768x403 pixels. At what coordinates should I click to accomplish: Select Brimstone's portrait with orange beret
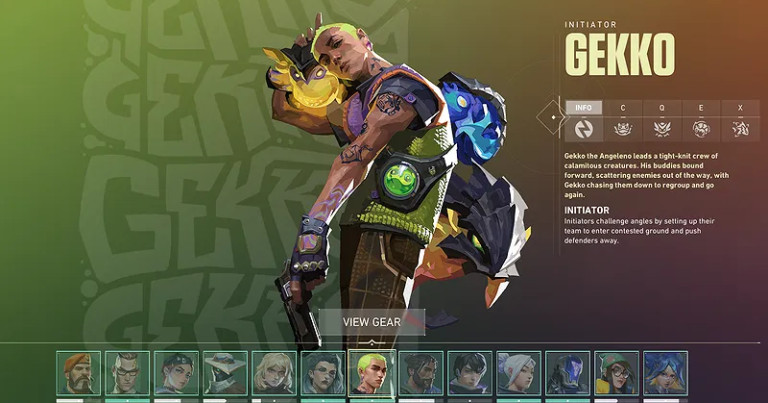point(78,373)
